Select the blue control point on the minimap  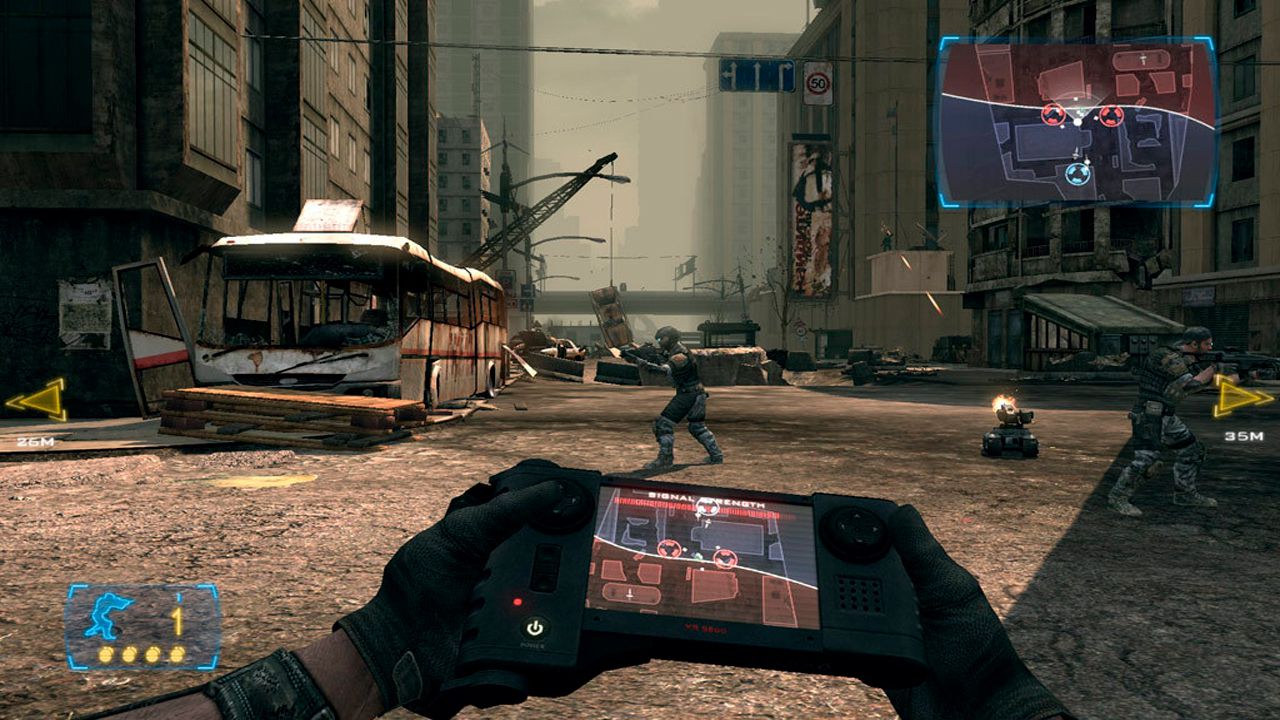click(1078, 174)
